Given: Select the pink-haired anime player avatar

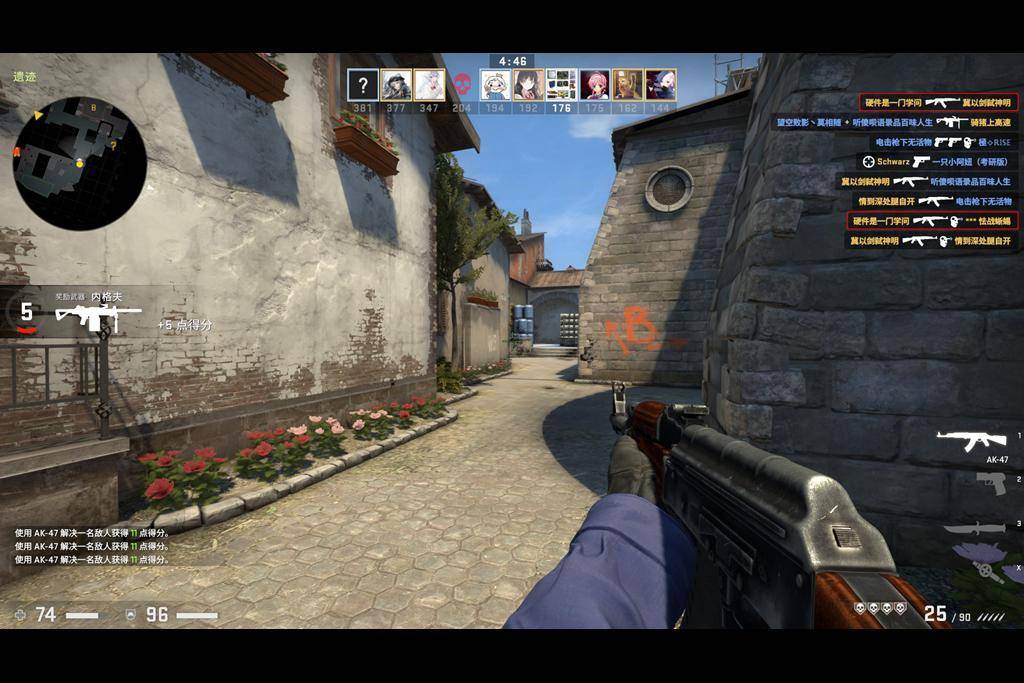Looking at the screenshot, I should tap(595, 84).
